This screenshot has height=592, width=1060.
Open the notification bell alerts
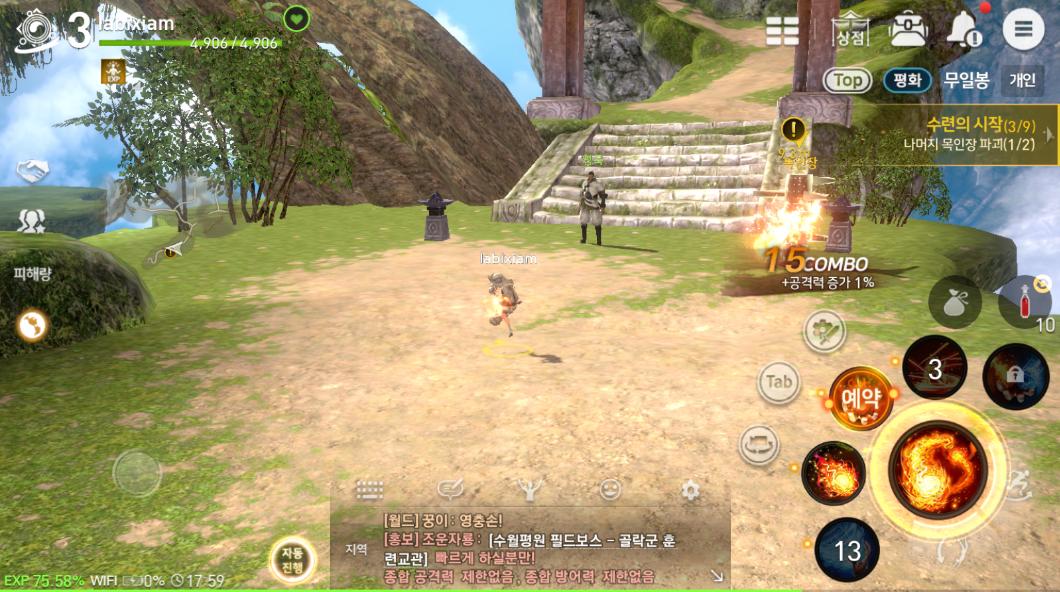coord(964,29)
